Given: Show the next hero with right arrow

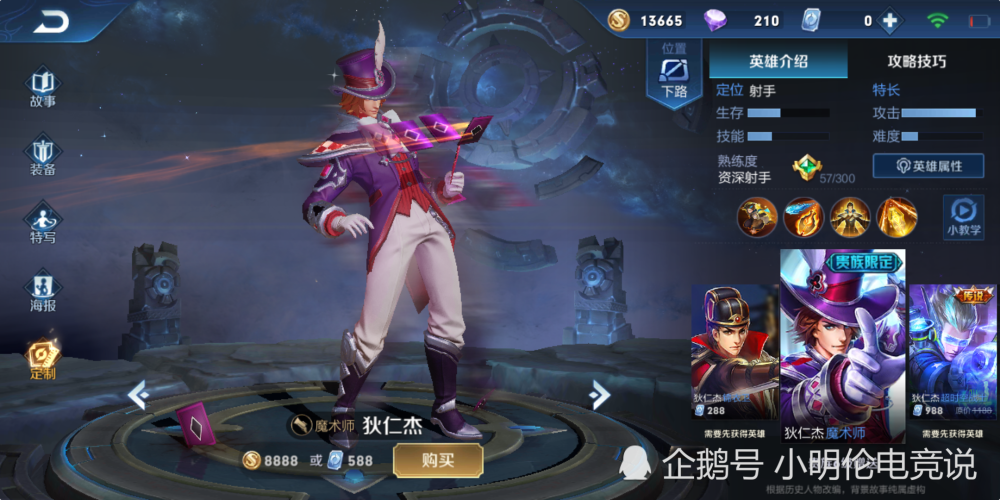Looking at the screenshot, I should pyautogui.click(x=599, y=395).
